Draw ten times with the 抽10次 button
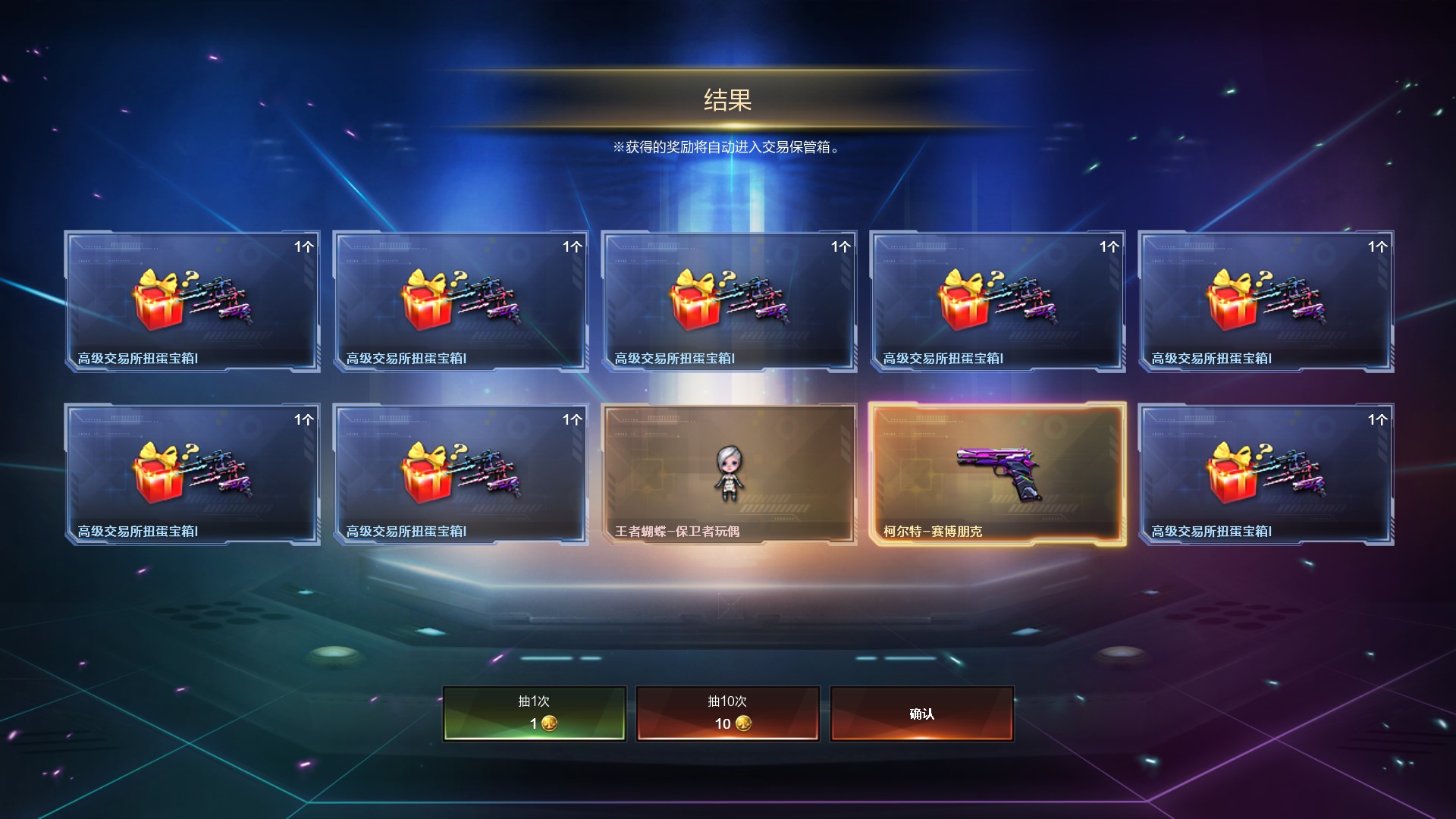1456x819 pixels. [727, 713]
